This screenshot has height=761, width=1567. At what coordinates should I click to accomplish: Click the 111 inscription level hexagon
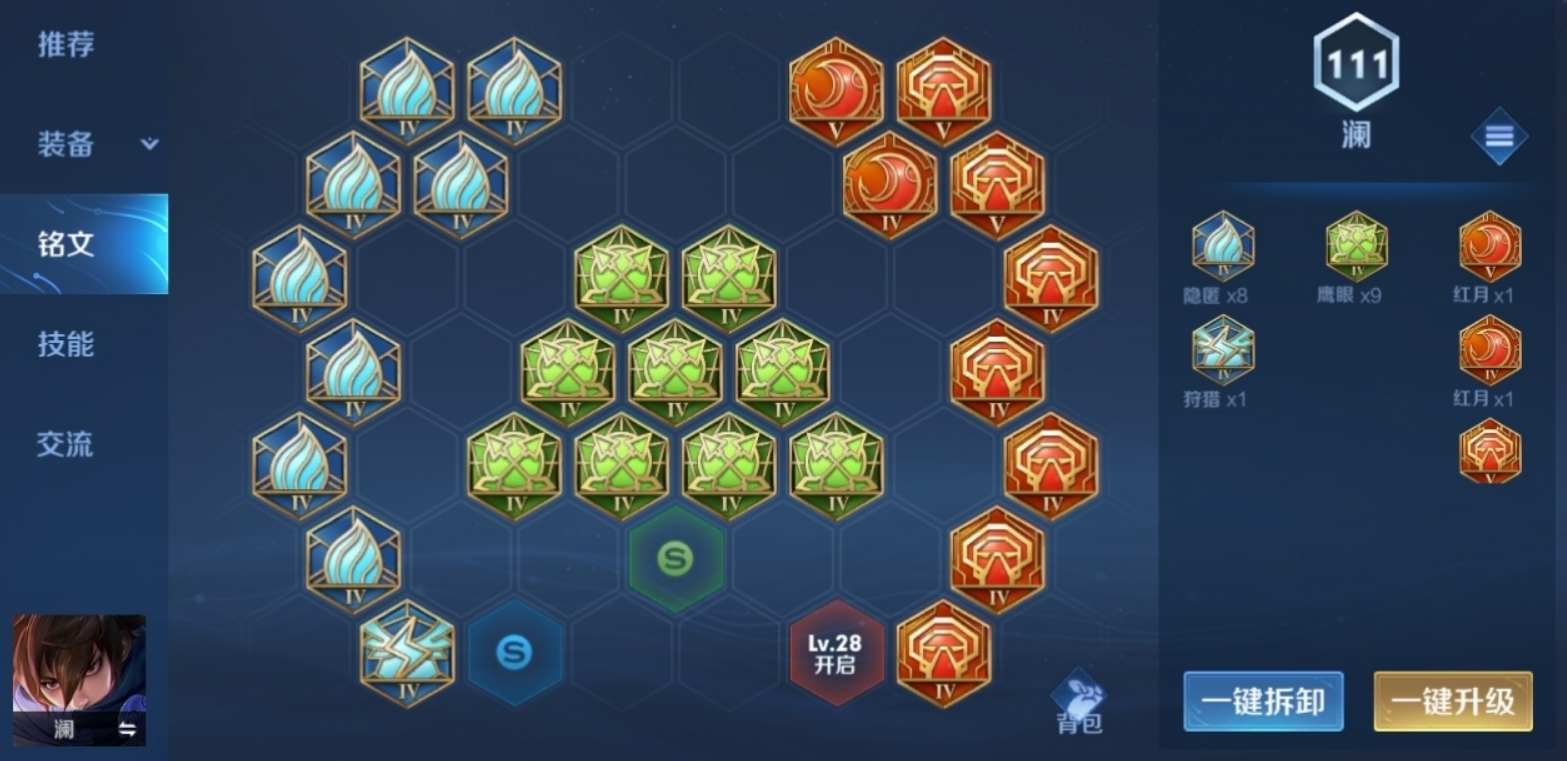[1356, 64]
